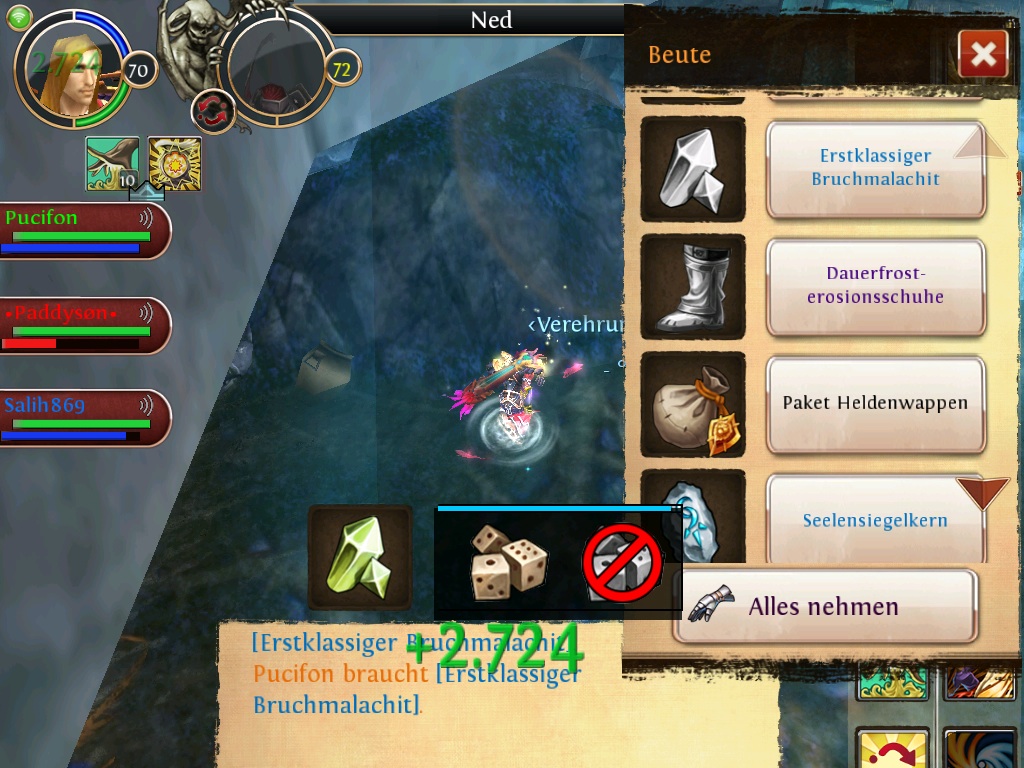This screenshot has height=768, width=1024.
Task: Pick up Paket Heldenwappen
Action: [x=875, y=403]
